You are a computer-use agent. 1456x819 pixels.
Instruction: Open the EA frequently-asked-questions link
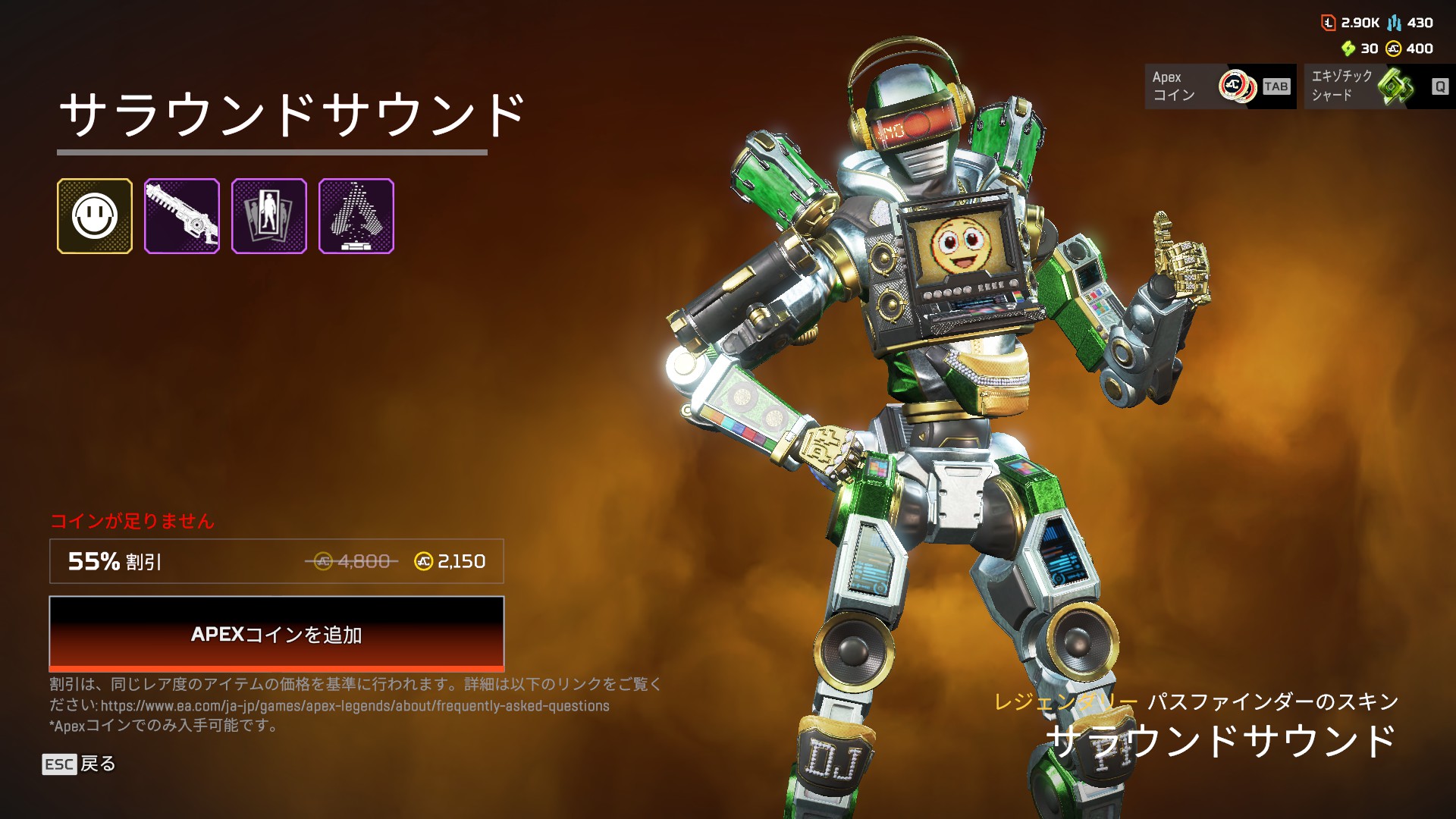click(x=355, y=706)
